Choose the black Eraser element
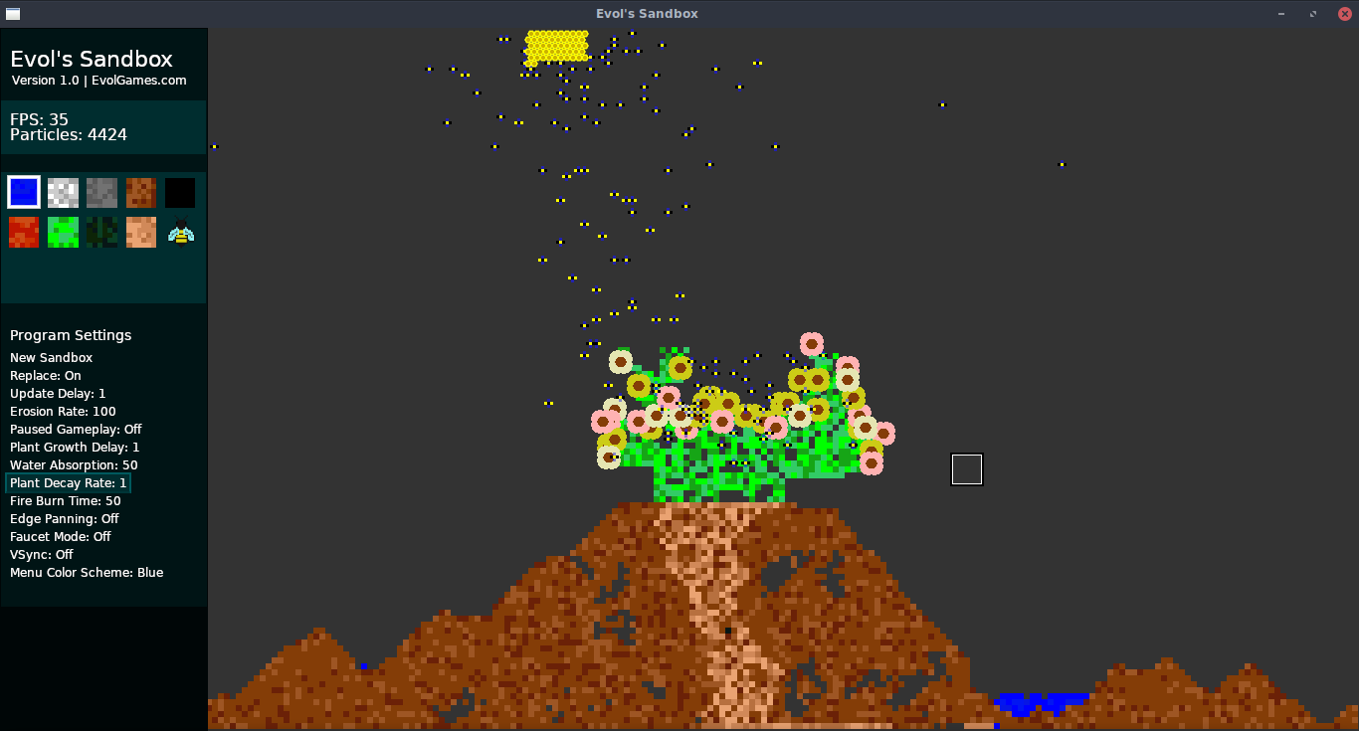The image size is (1359, 731). [180, 192]
